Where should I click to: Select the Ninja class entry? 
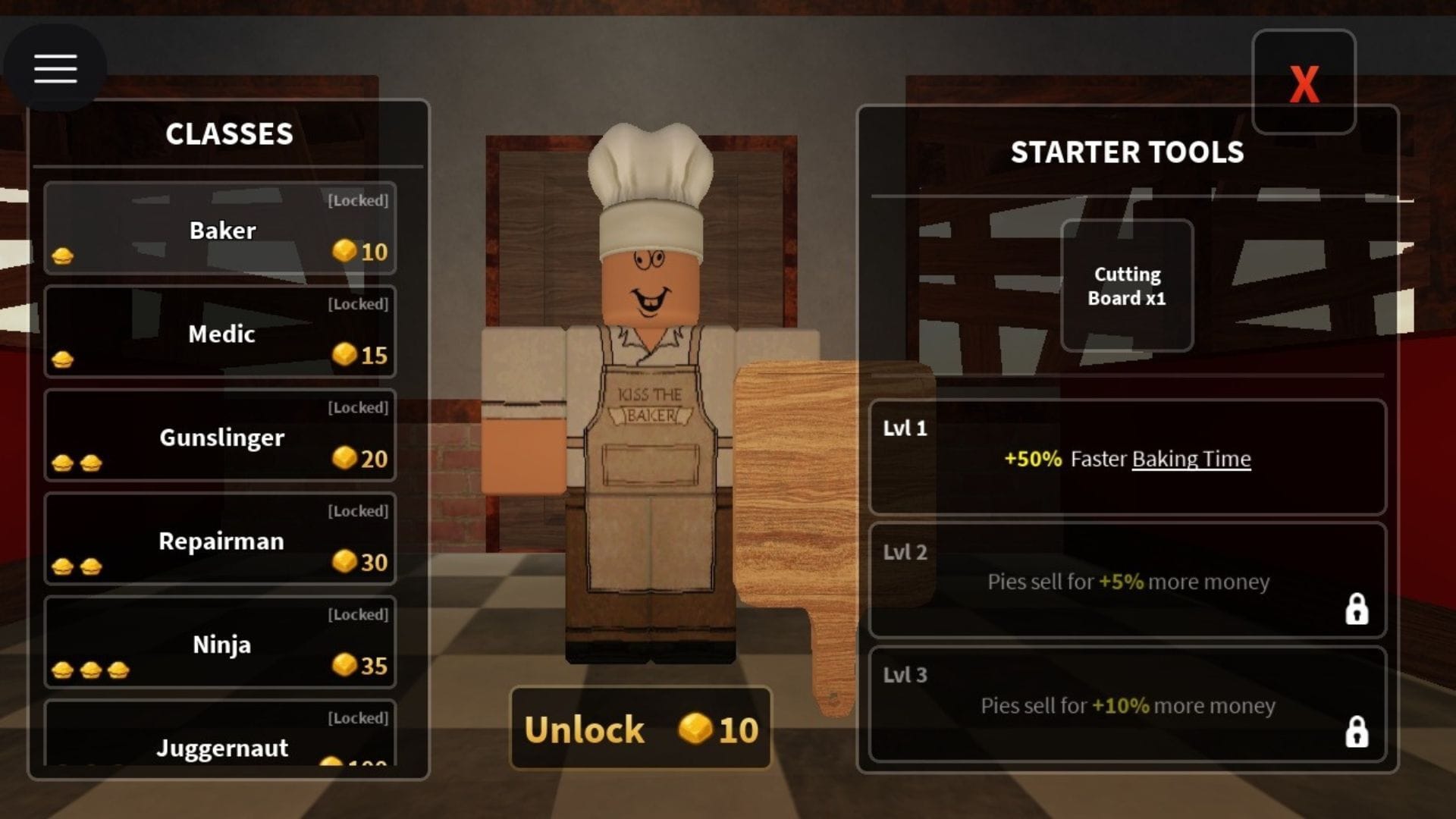[x=220, y=644]
